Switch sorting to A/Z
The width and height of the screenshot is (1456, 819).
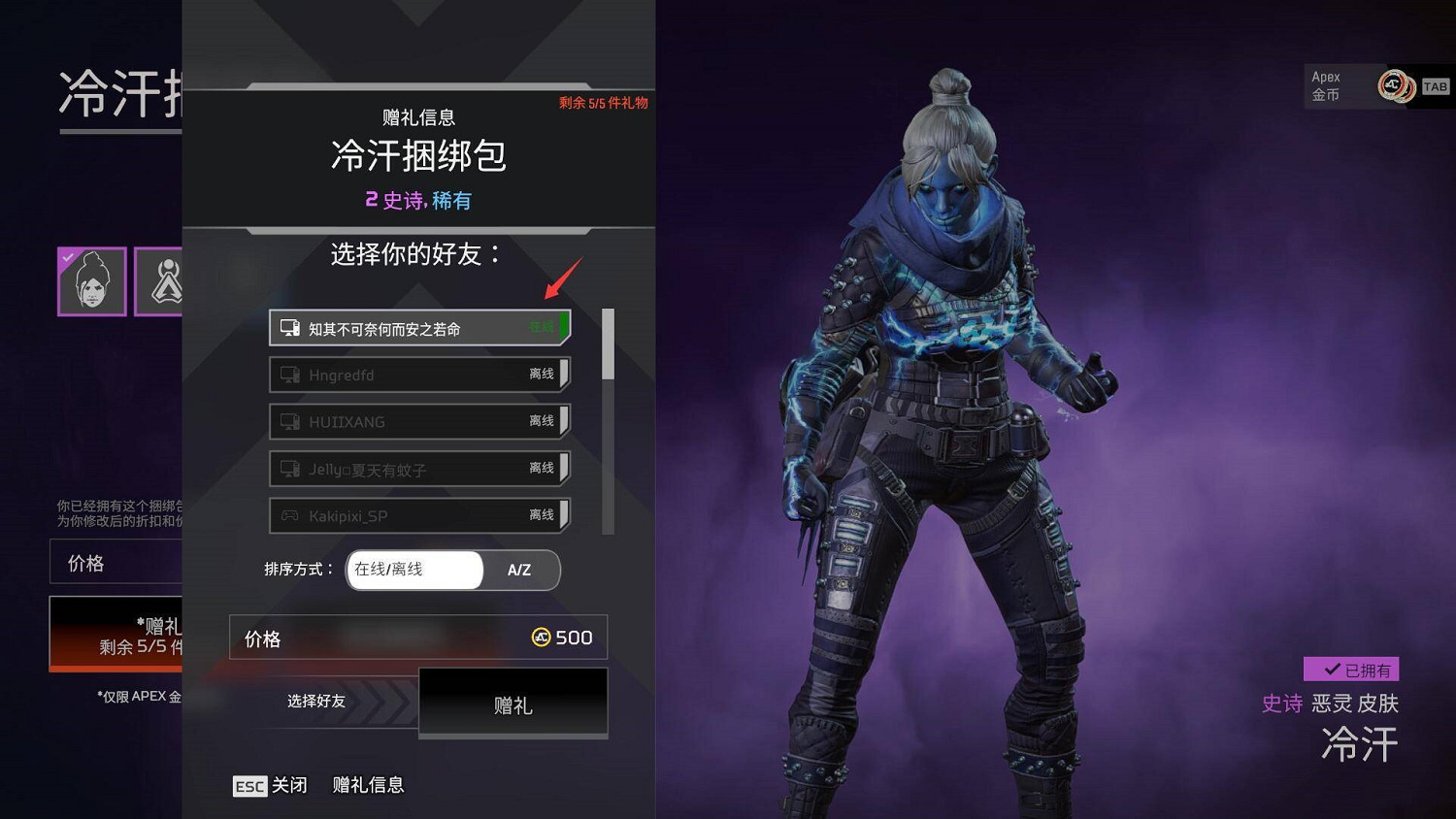tap(519, 571)
